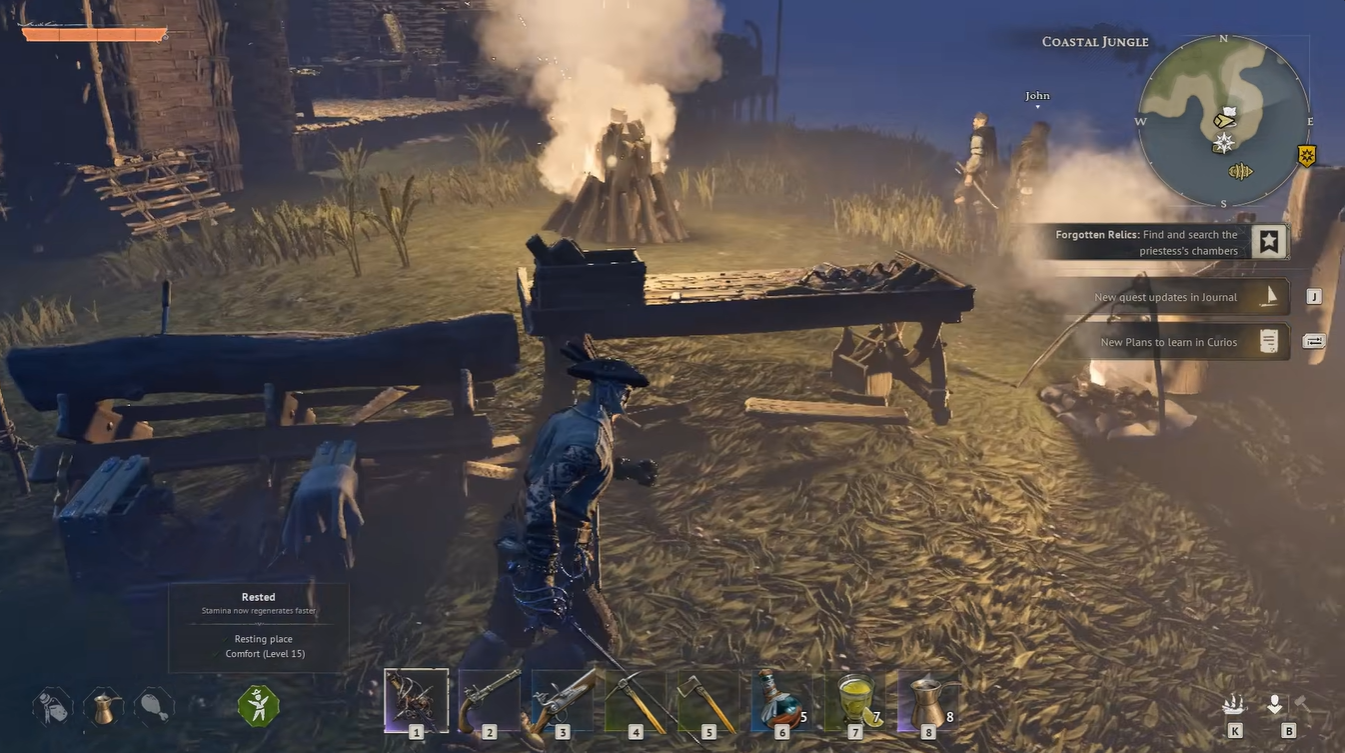Click the B keybind lantern icon

tap(1275, 705)
